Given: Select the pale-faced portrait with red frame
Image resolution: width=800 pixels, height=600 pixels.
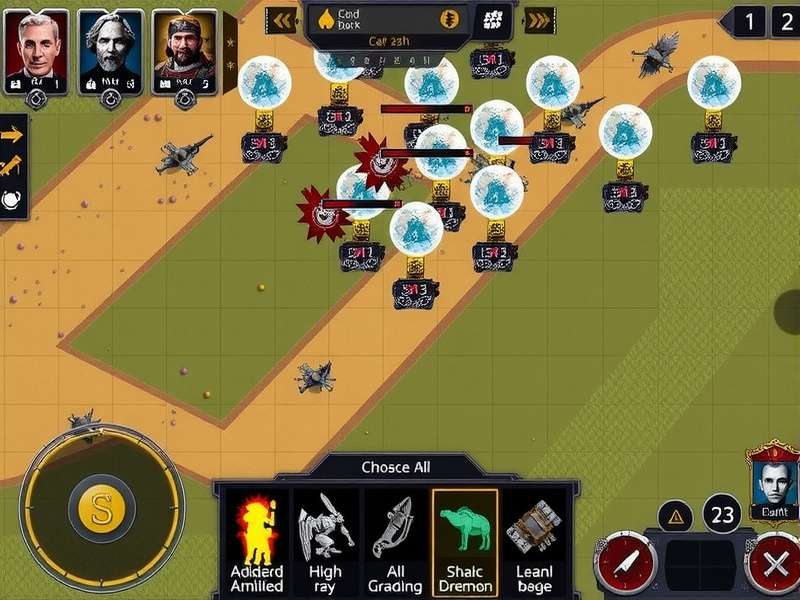Looking at the screenshot, I should click(773, 478).
